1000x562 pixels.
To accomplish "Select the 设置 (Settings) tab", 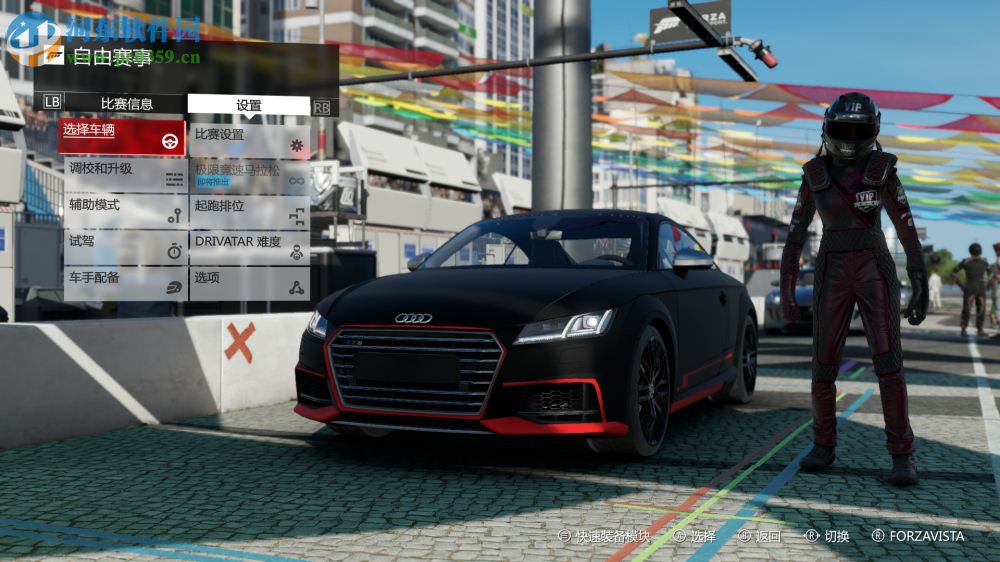I will point(248,105).
